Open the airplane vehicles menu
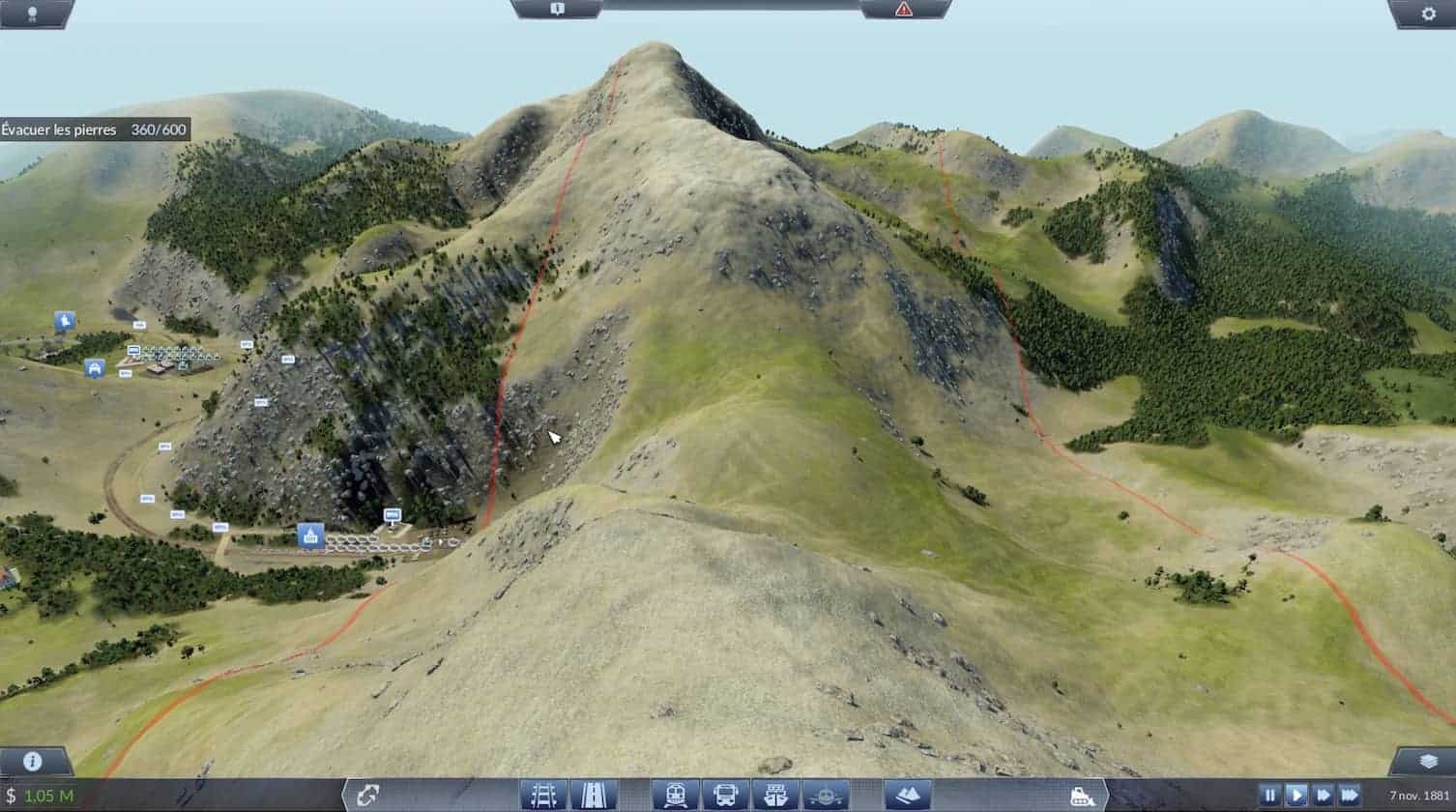This screenshot has height=812, width=1456. pos(825,796)
